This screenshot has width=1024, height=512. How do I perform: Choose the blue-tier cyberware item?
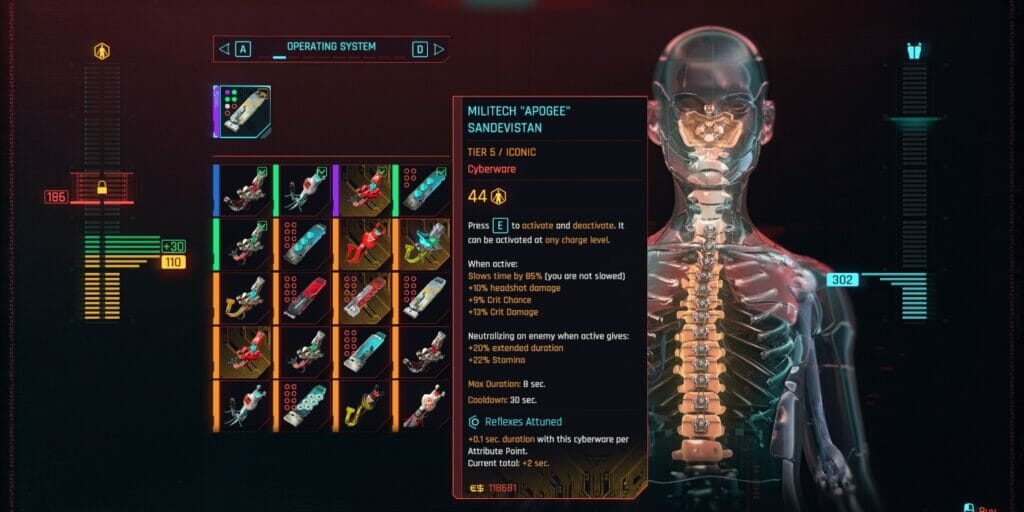click(x=243, y=188)
